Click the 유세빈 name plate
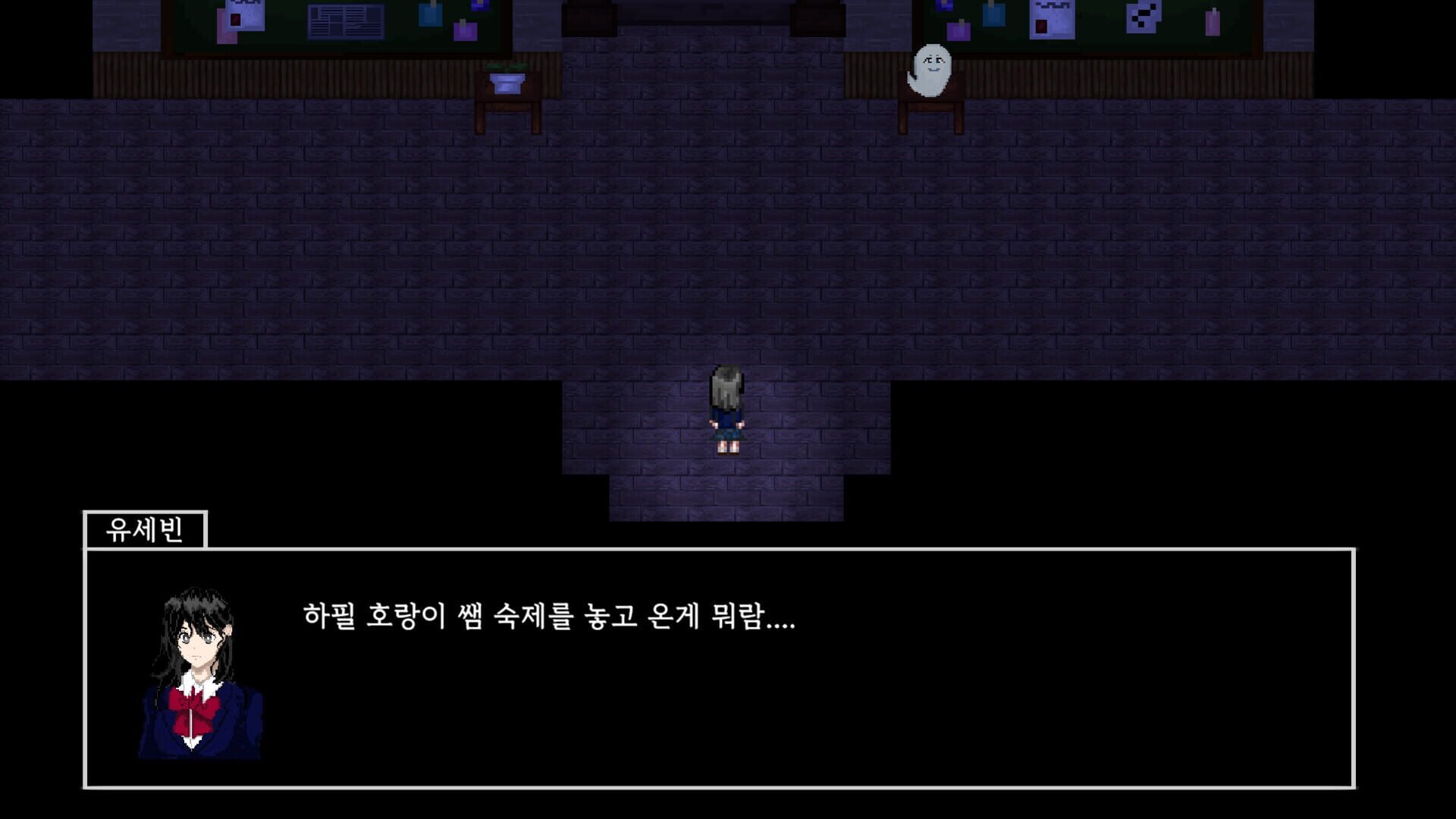This screenshot has height=819, width=1456. (144, 529)
